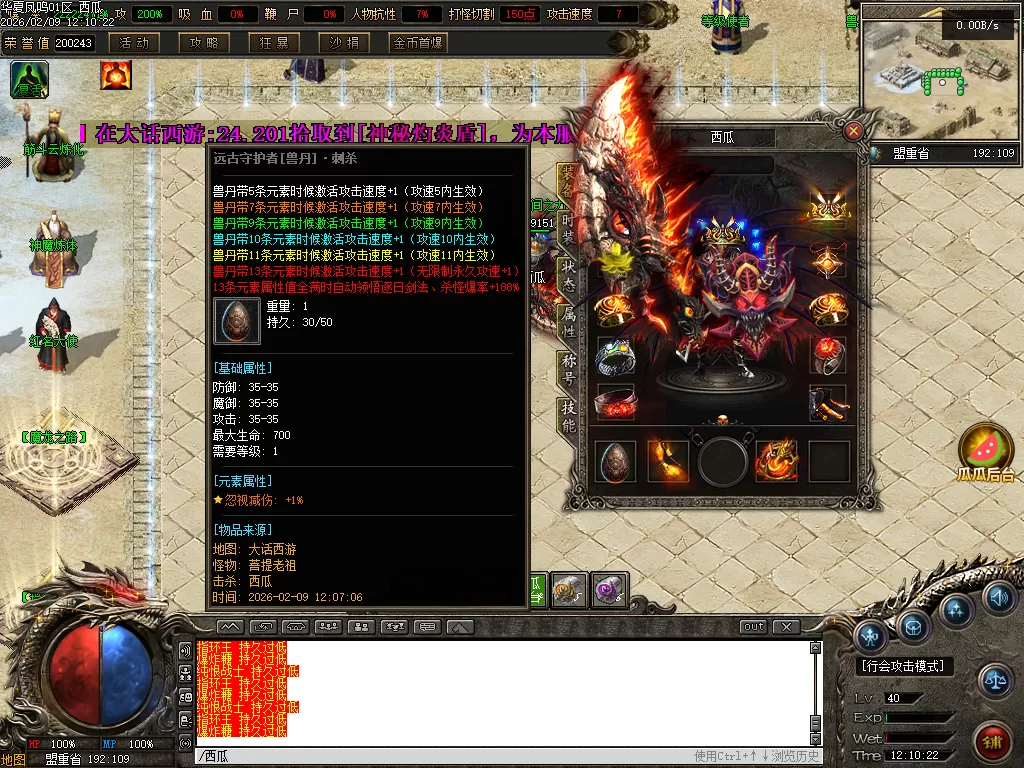
Task: Click the 复活 revive skill icon
Action: tap(30, 79)
